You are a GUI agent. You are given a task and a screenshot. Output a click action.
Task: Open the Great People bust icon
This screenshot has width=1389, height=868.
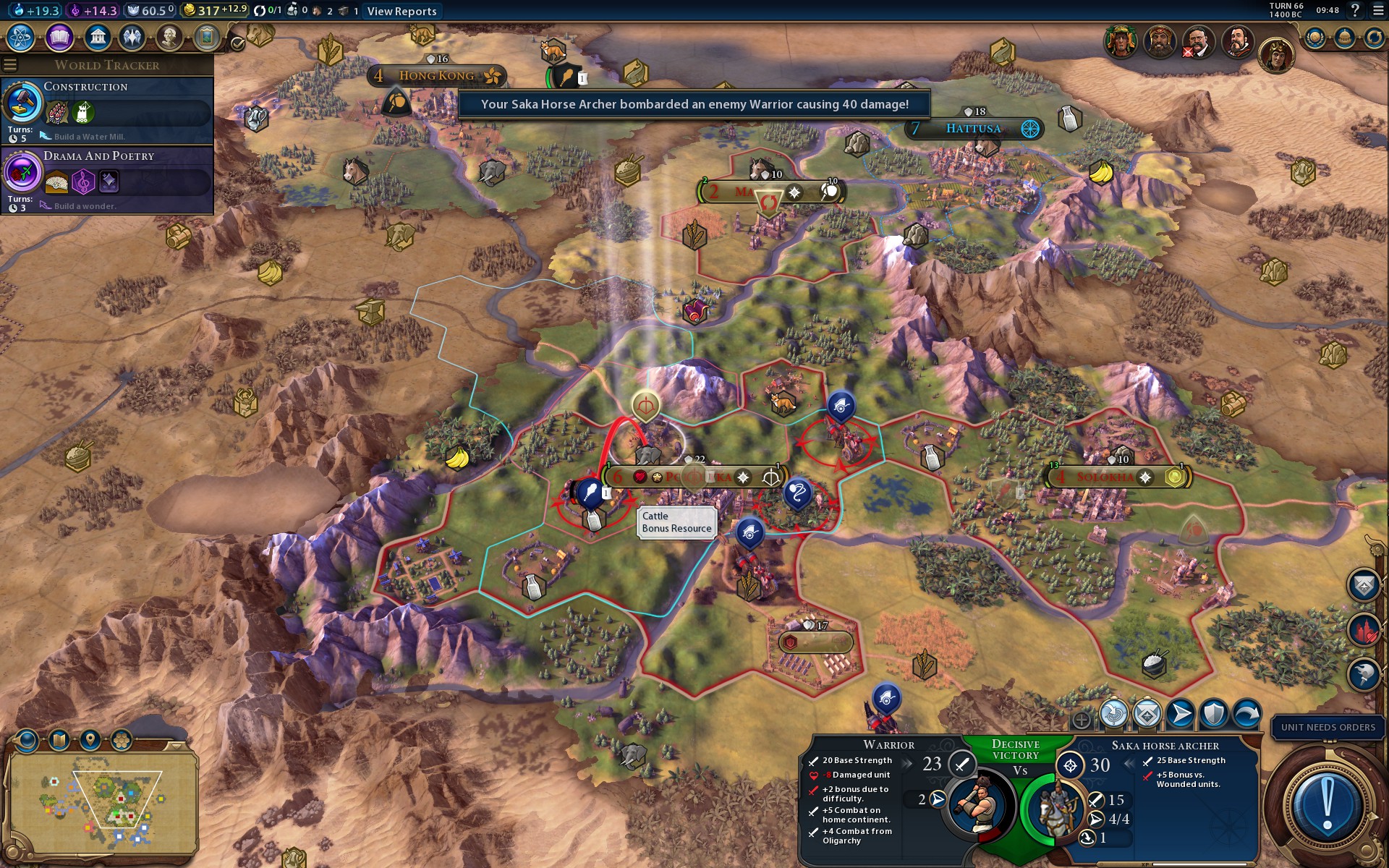pos(169,37)
